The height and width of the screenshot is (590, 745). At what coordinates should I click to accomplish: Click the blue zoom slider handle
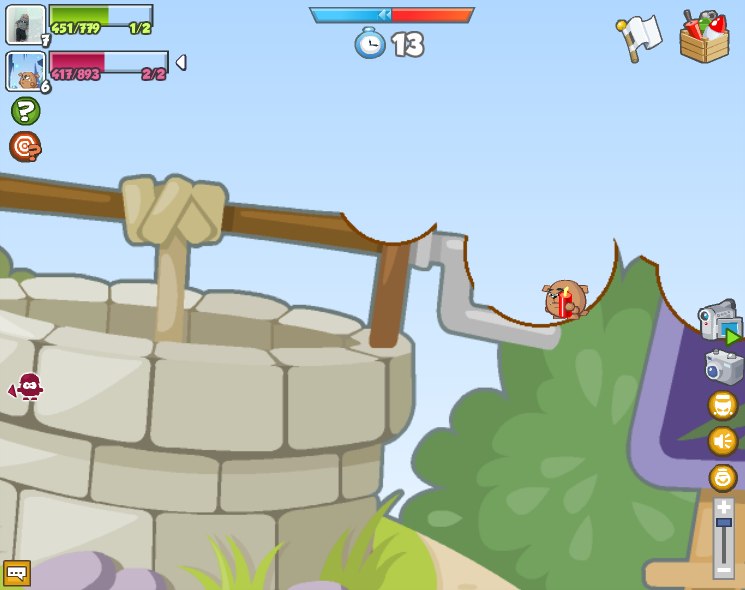coord(723,522)
